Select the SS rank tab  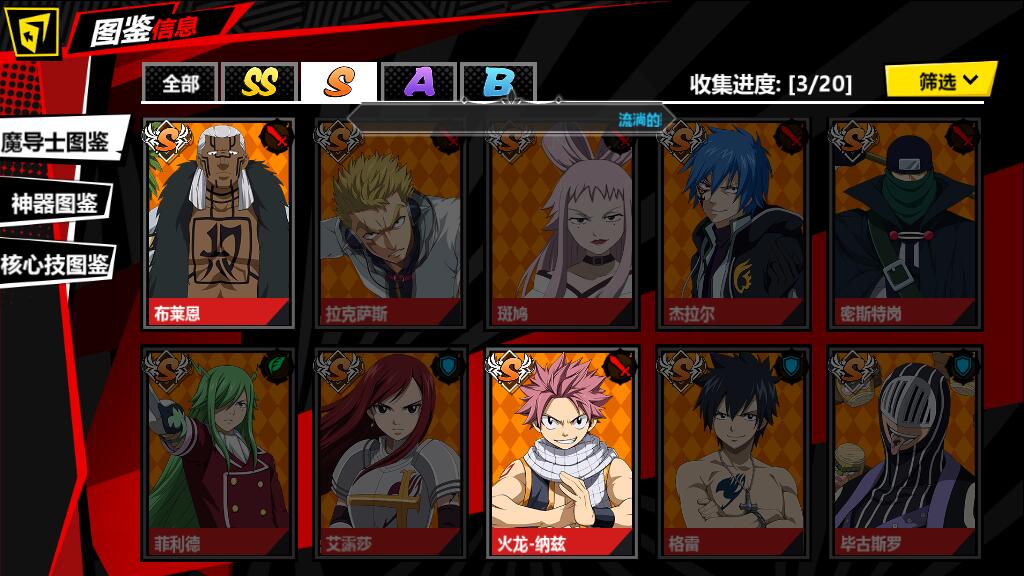pyautogui.click(x=259, y=83)
